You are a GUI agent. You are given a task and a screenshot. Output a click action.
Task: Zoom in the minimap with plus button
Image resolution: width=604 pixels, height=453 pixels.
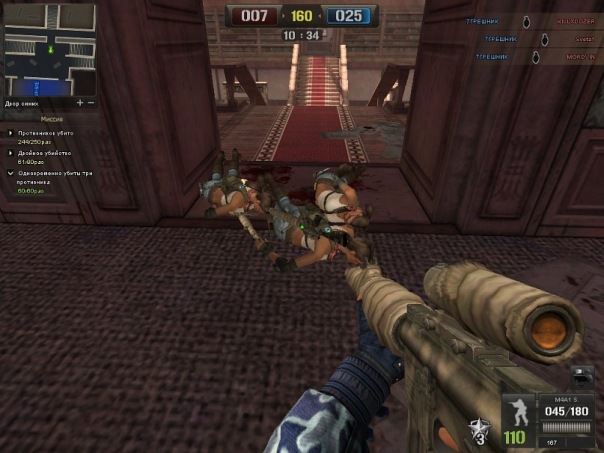pos(80,102)
